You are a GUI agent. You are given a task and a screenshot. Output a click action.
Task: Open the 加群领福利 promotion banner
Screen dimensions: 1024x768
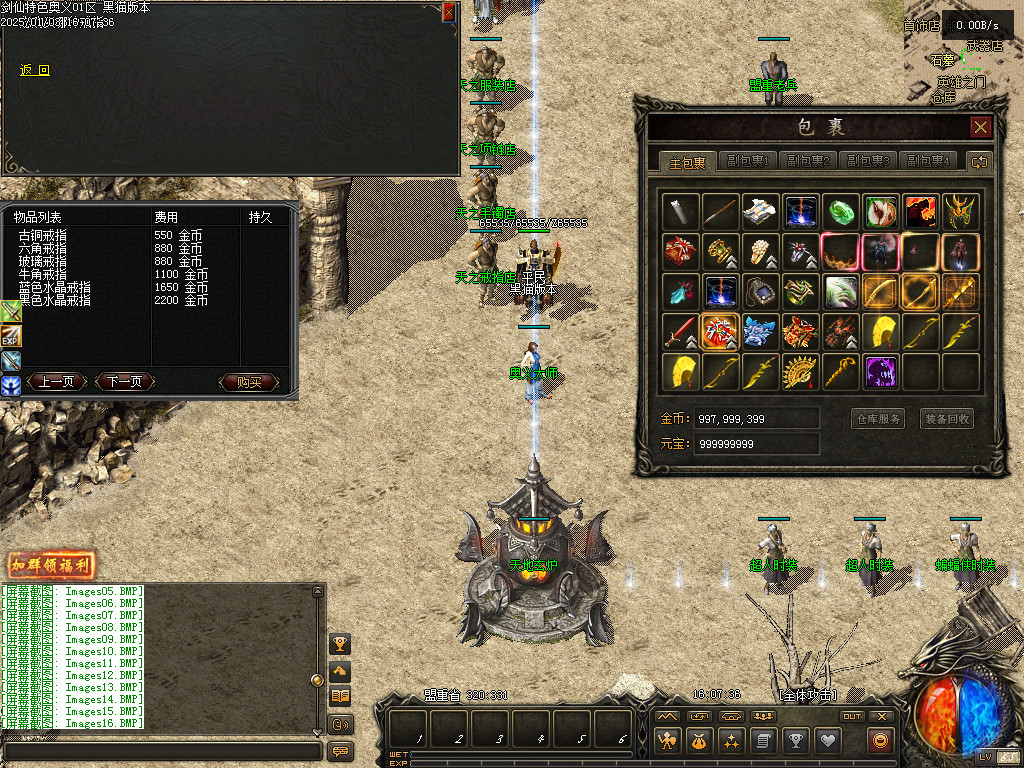tap(51, 565)
